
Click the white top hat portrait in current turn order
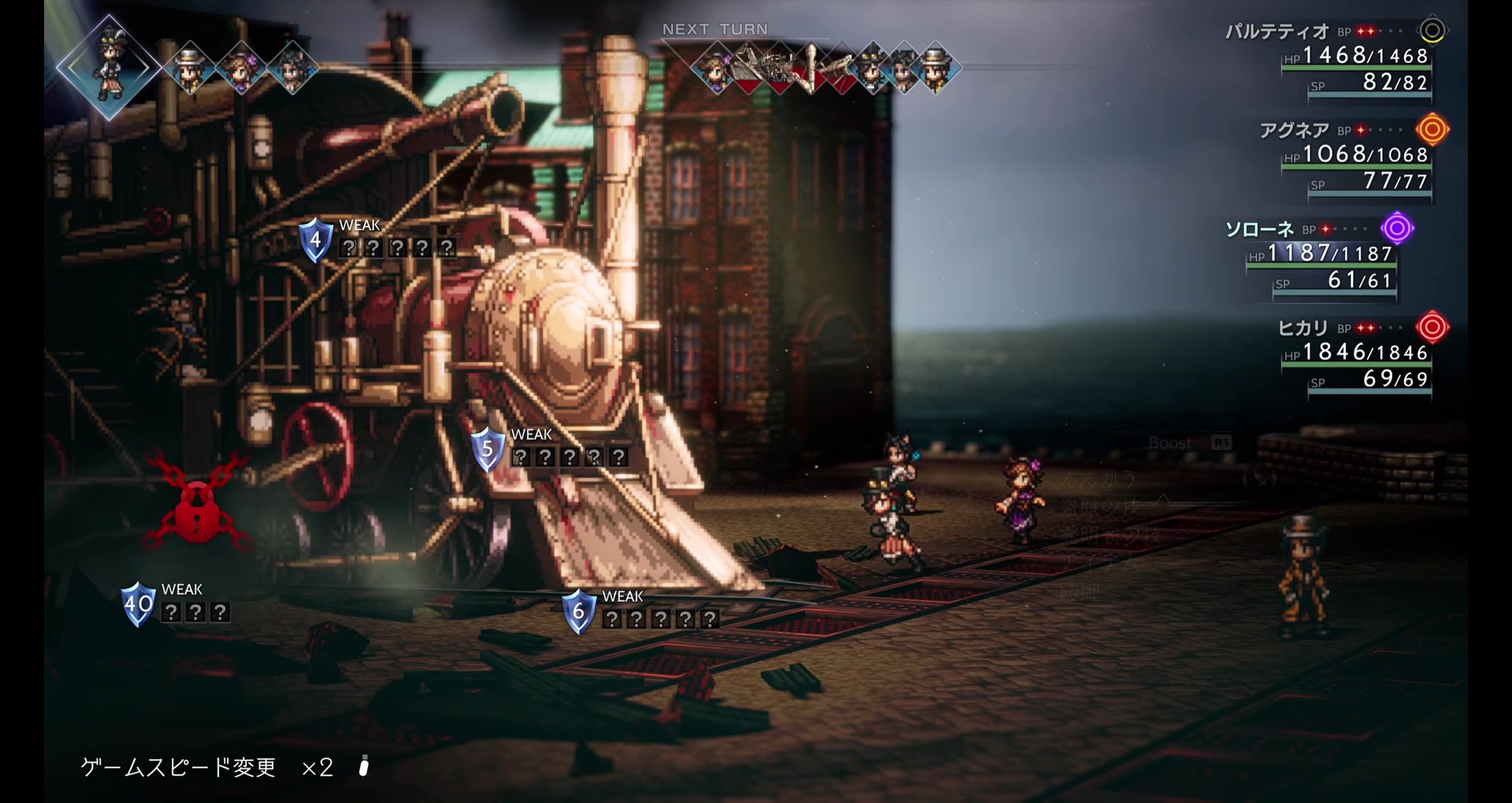click(x=189, y=68)
